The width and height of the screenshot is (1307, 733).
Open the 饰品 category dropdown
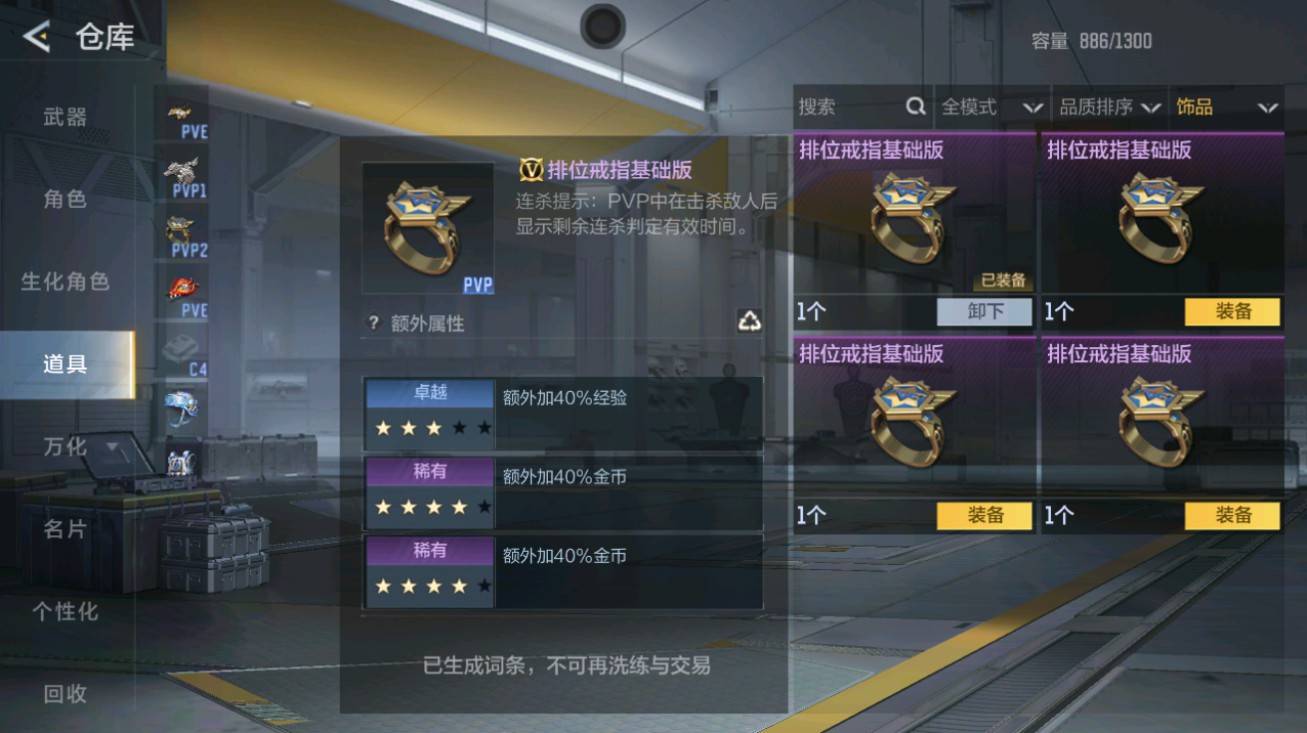[x=1225, y=106]
